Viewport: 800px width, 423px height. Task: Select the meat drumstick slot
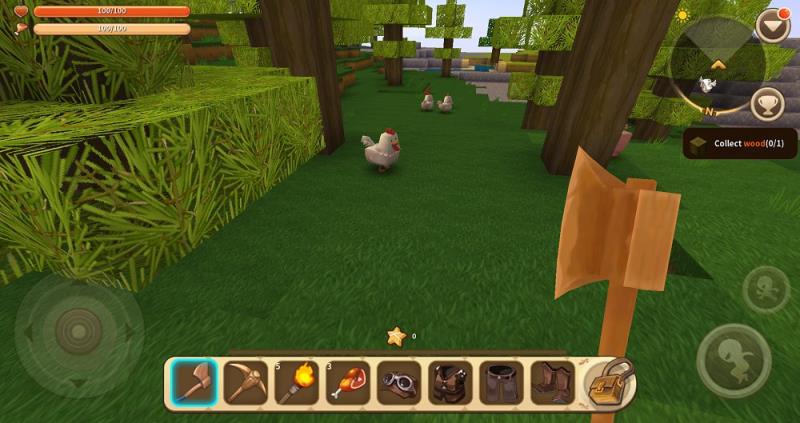point(347,383)
